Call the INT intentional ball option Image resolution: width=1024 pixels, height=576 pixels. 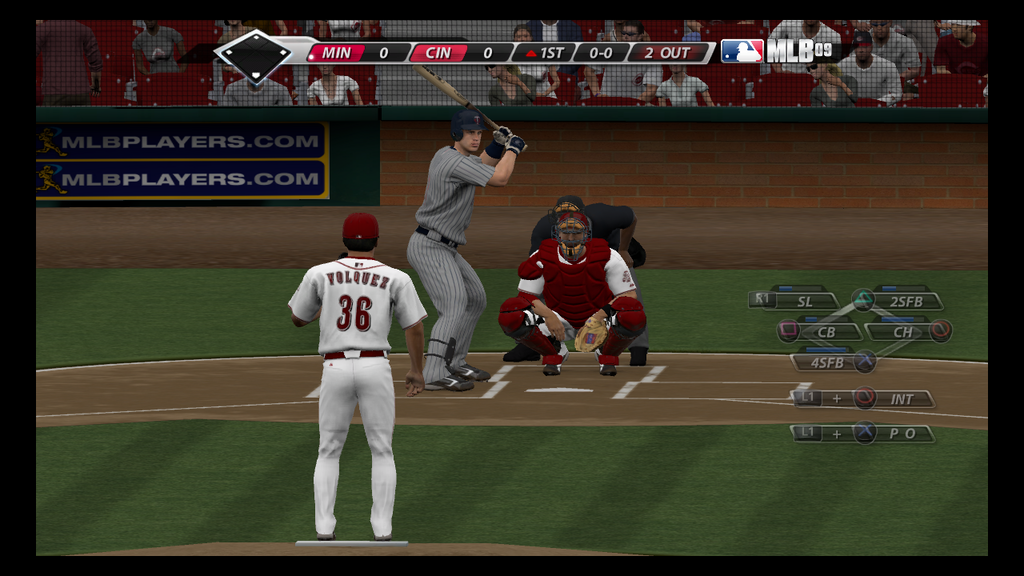point(901,399)
